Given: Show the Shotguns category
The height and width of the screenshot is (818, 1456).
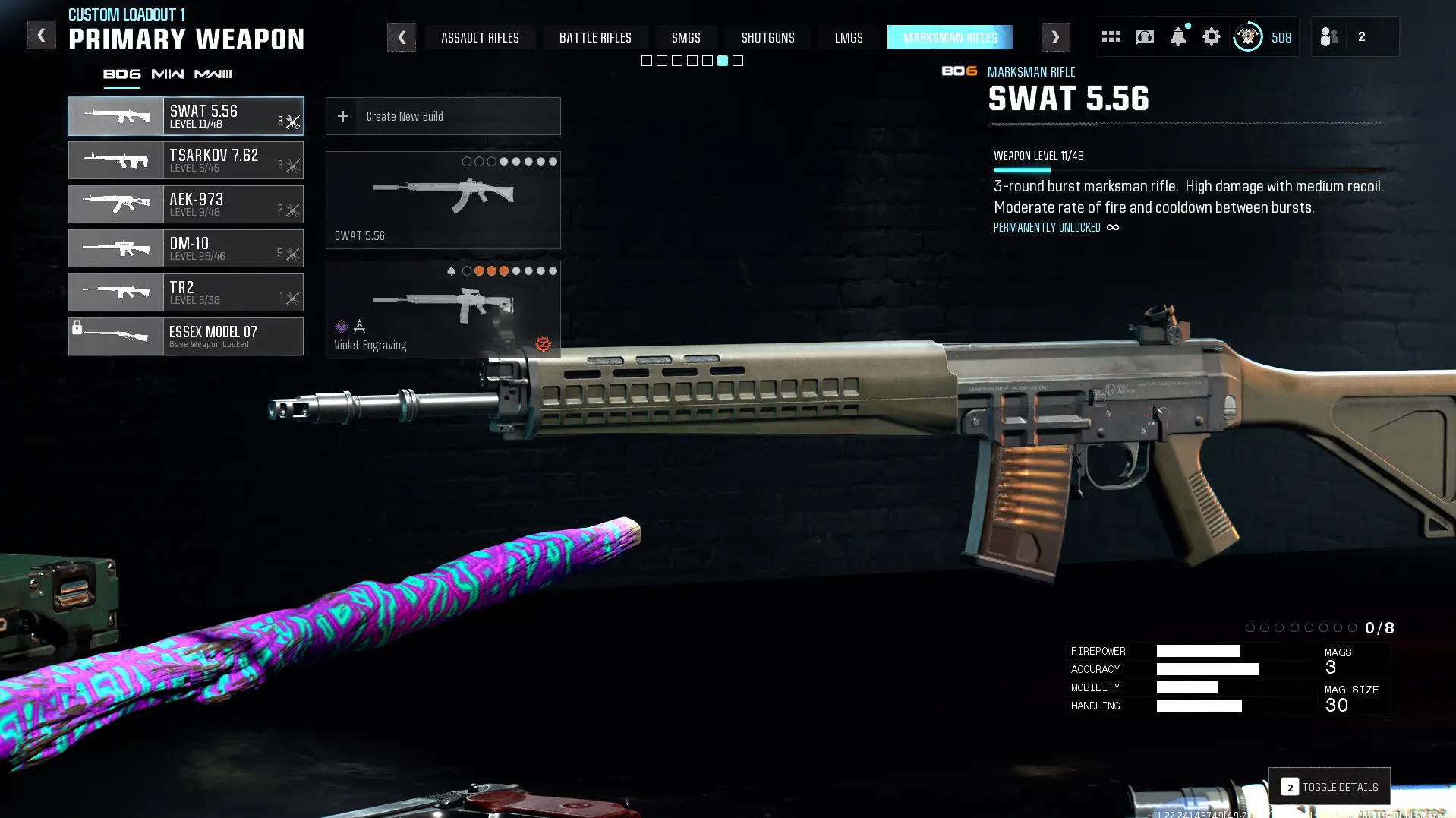Looking at the screenshot, I should [767, 37].
